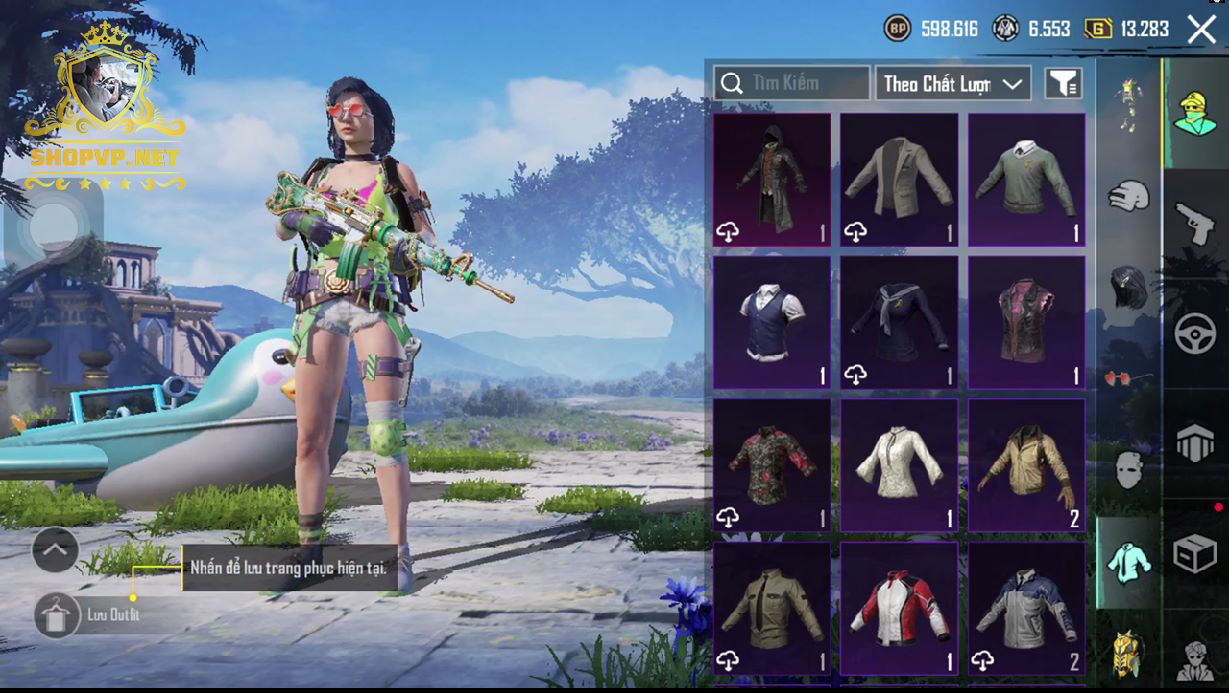This screenshot has height=693, width=1229.
Task: Choose the grey blazer jacket item
Action: [x=899, y=180]
